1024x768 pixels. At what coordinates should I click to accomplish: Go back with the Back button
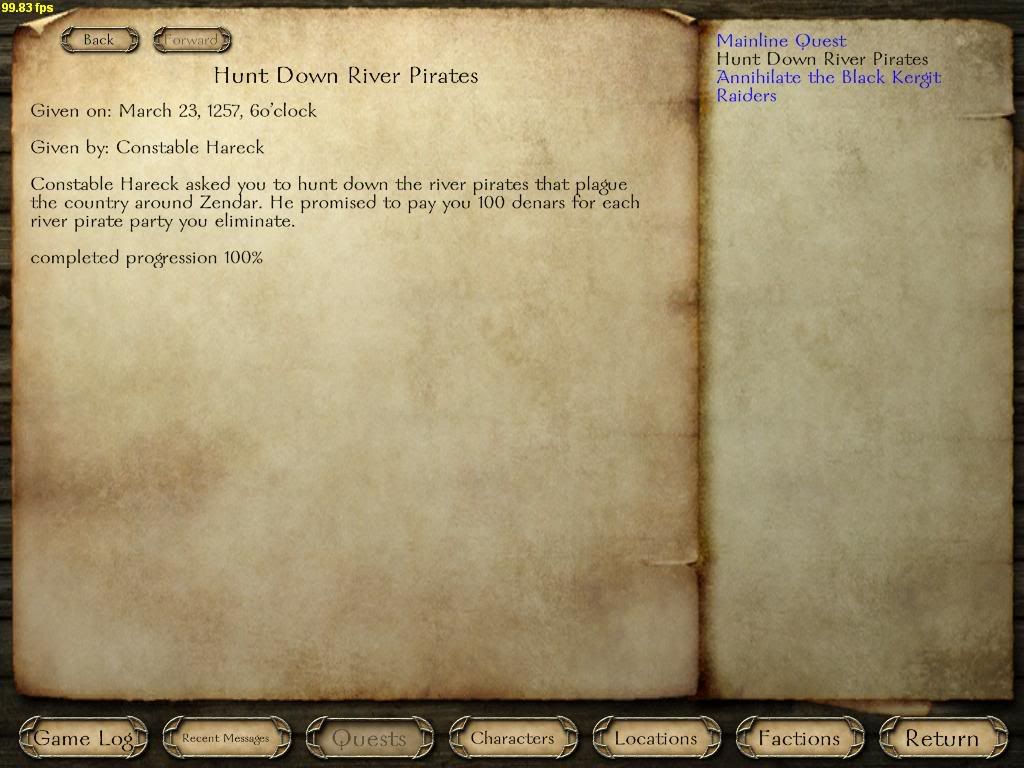pos(98,40)
